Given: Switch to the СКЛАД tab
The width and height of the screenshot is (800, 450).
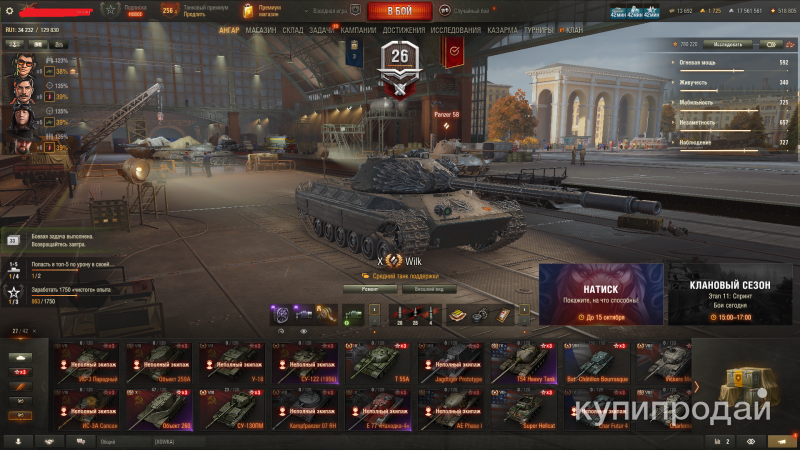Looking at the screenshot, I should click(293, 30).
